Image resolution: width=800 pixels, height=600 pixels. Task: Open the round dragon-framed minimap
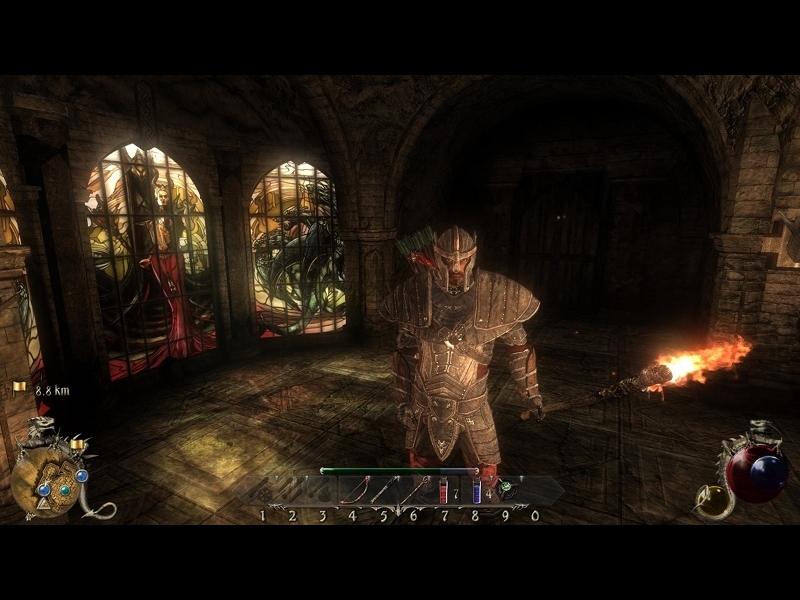pos(44,482)
